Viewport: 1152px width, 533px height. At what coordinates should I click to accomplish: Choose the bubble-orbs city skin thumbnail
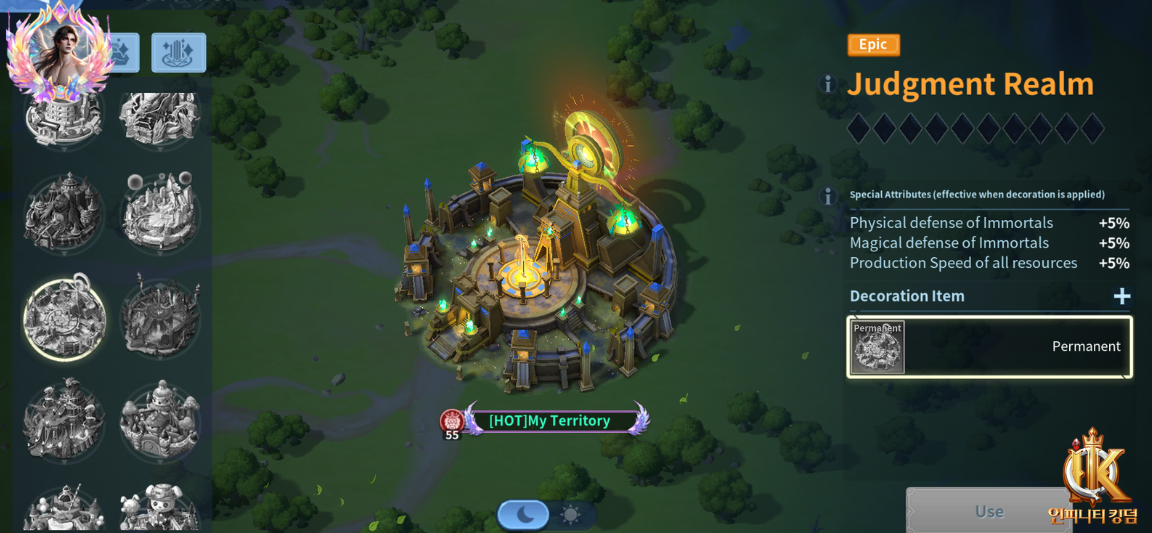[160, 212]
